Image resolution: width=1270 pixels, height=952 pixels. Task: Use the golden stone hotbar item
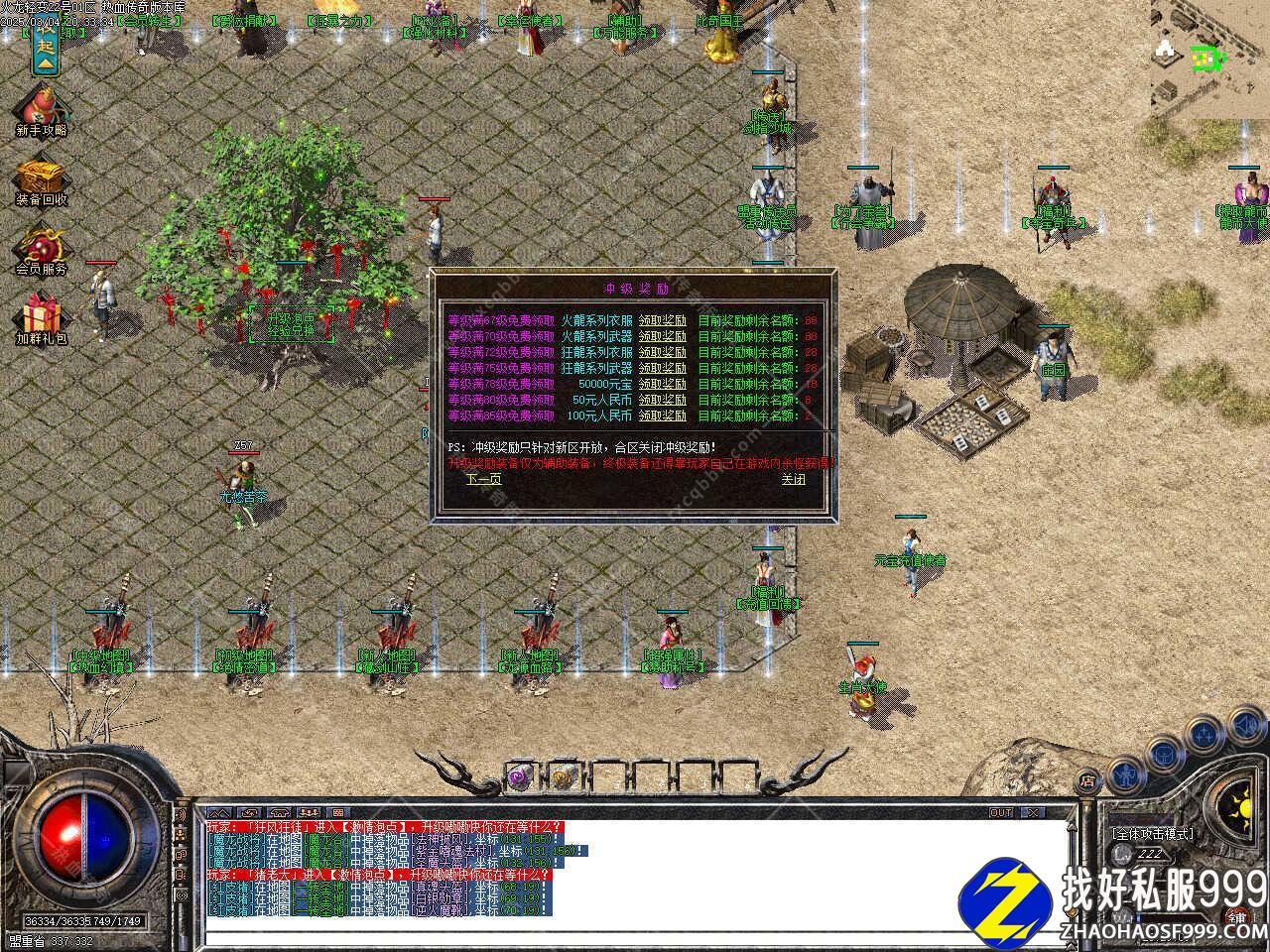click(562, 778)
